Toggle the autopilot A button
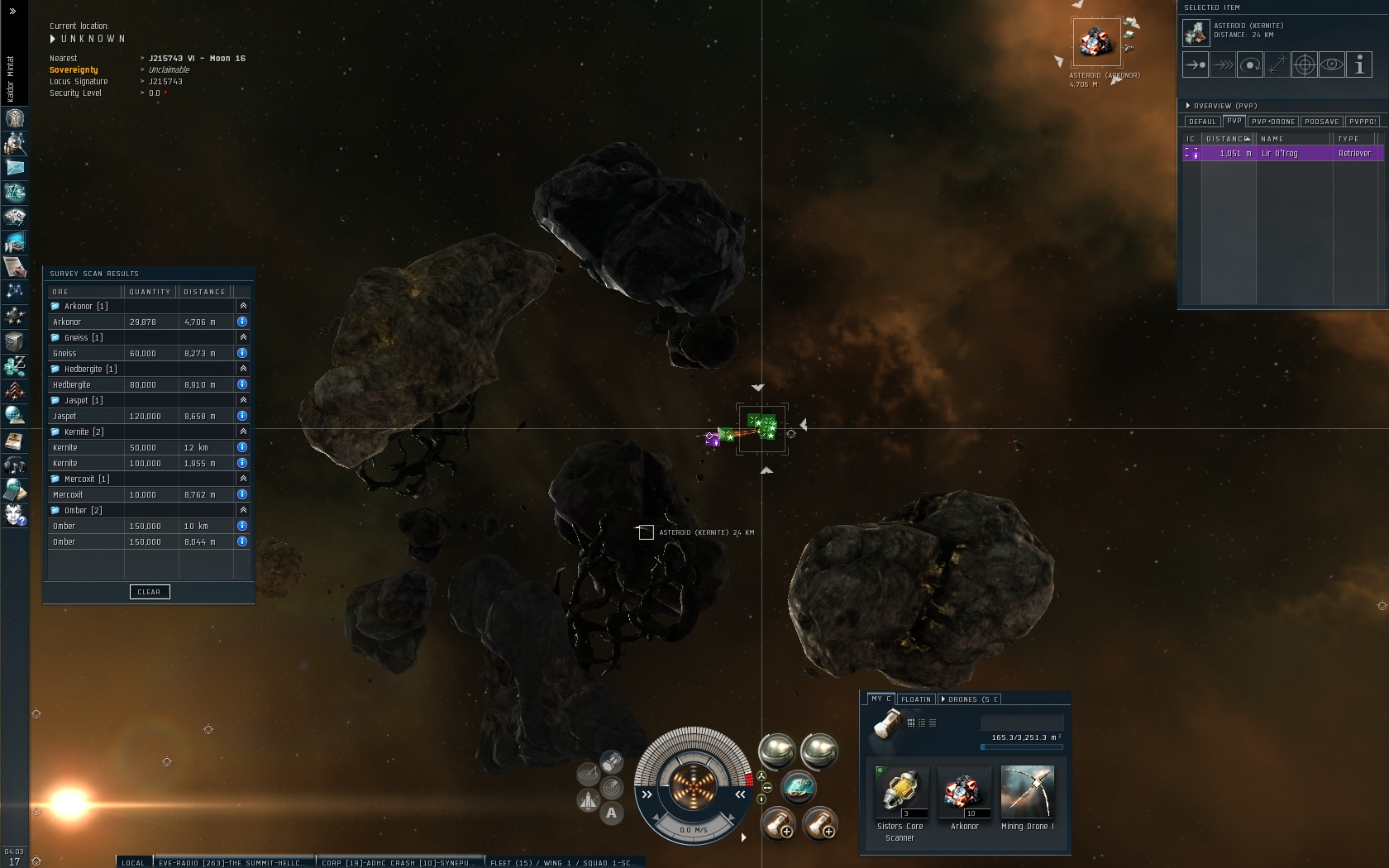The width and height of the screenshot is (1389, 868). coord(612,813)
